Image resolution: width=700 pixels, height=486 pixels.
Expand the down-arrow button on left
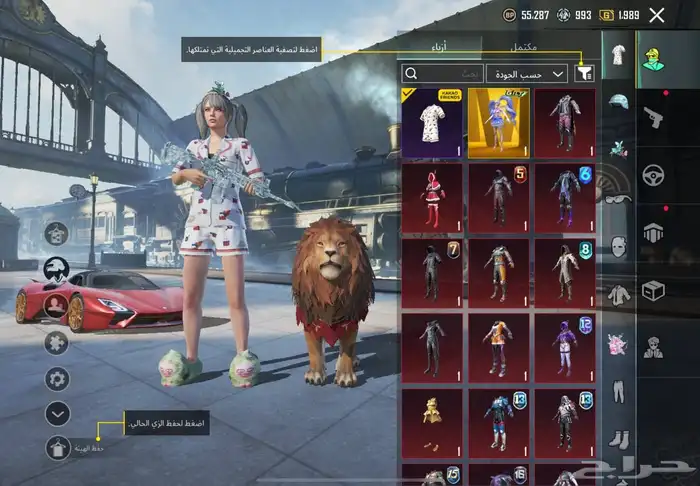[58, 413]
